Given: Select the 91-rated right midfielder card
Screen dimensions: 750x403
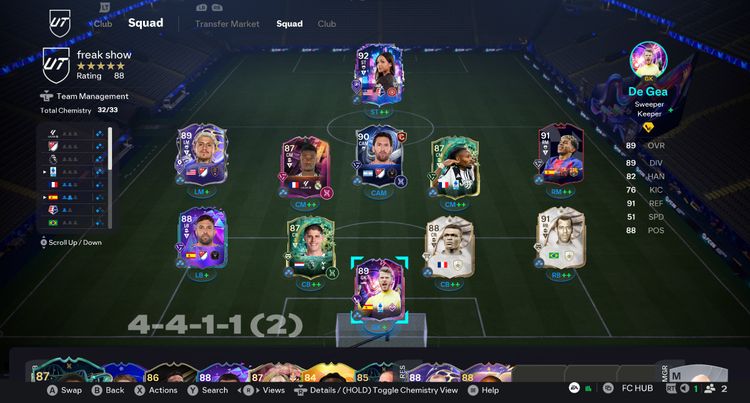Looking at the screenshot, I should tap(559, 153).
